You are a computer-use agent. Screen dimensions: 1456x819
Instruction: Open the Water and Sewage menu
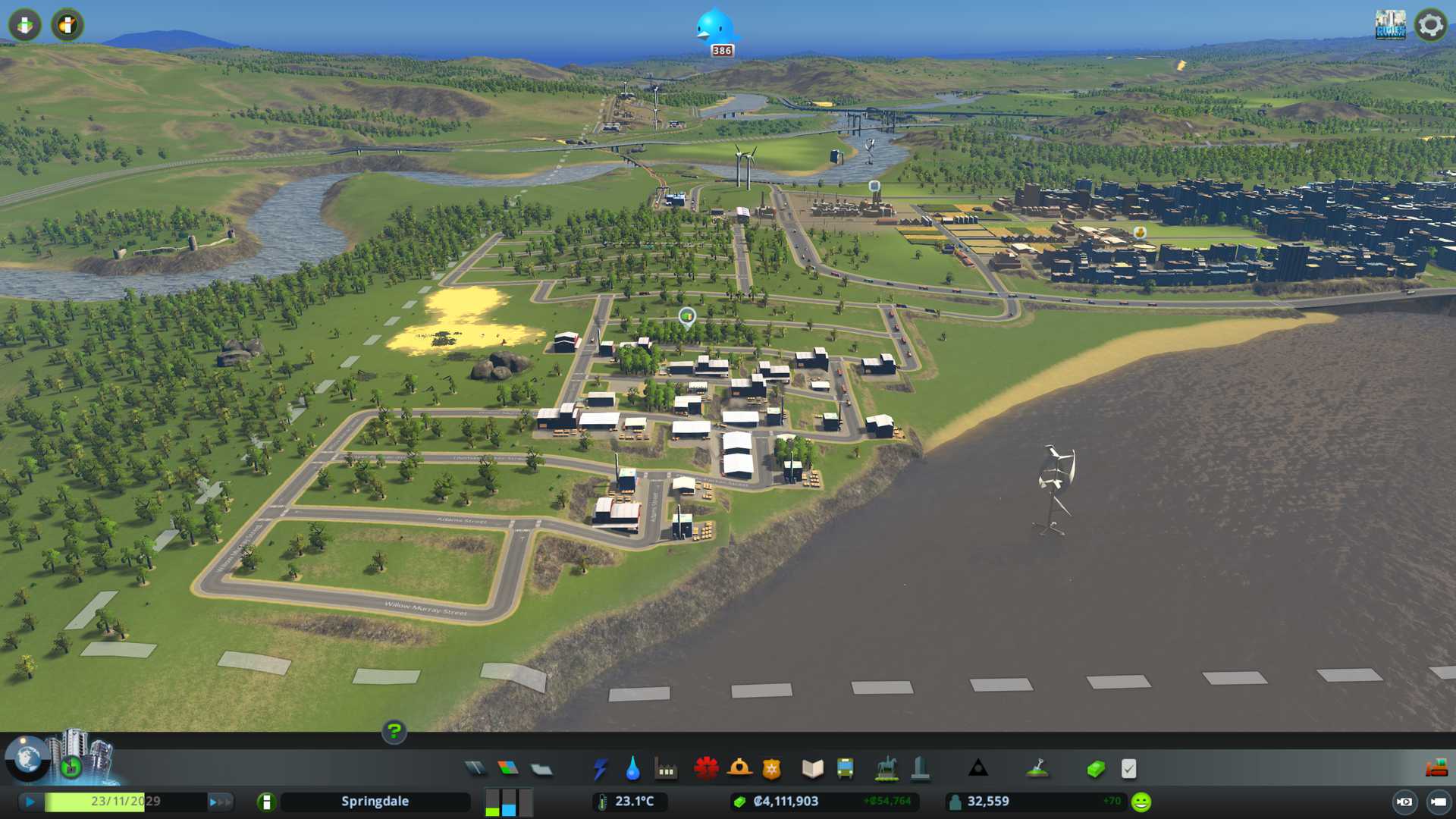pos(632,769)
